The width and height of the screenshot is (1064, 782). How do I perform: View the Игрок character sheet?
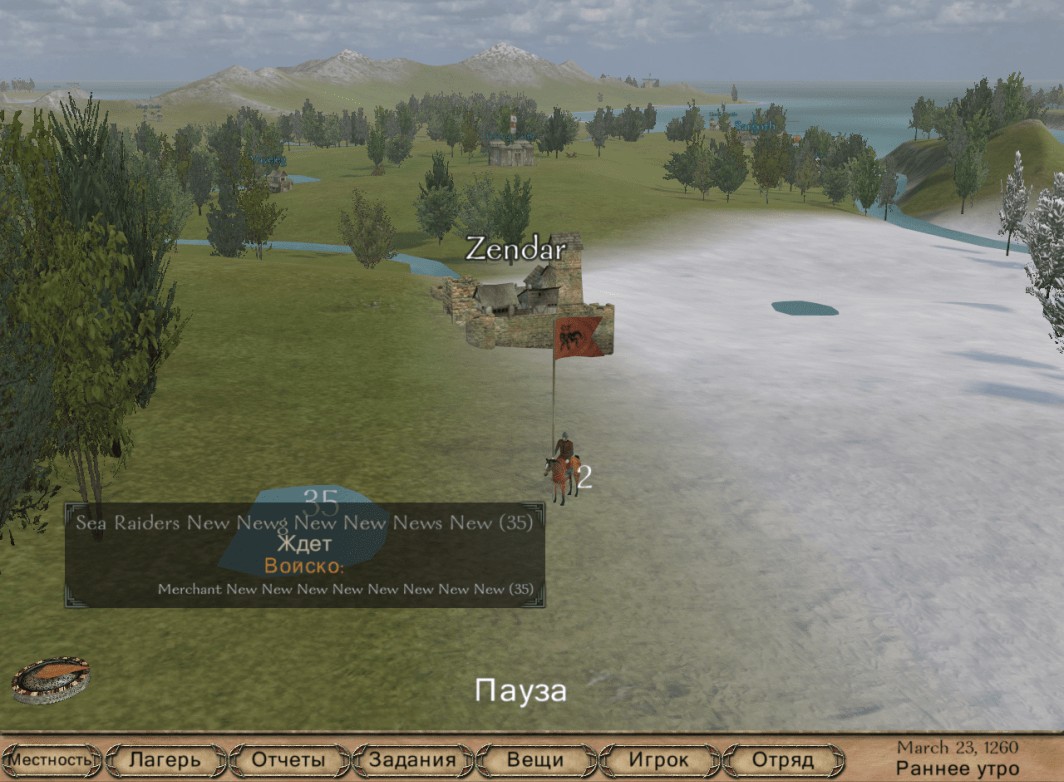(659, 760)
